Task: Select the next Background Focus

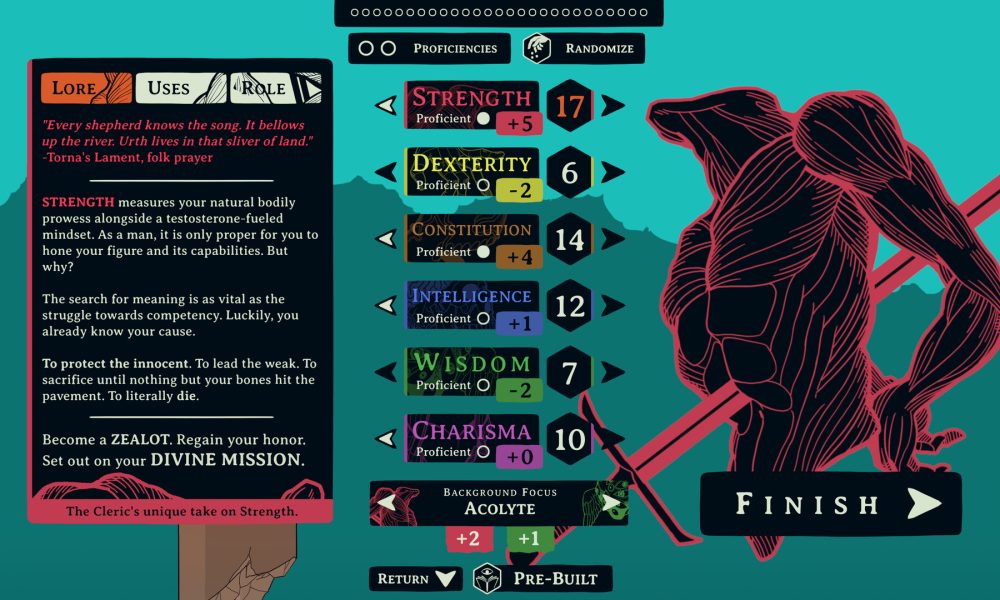Action: tap(611, 502)
